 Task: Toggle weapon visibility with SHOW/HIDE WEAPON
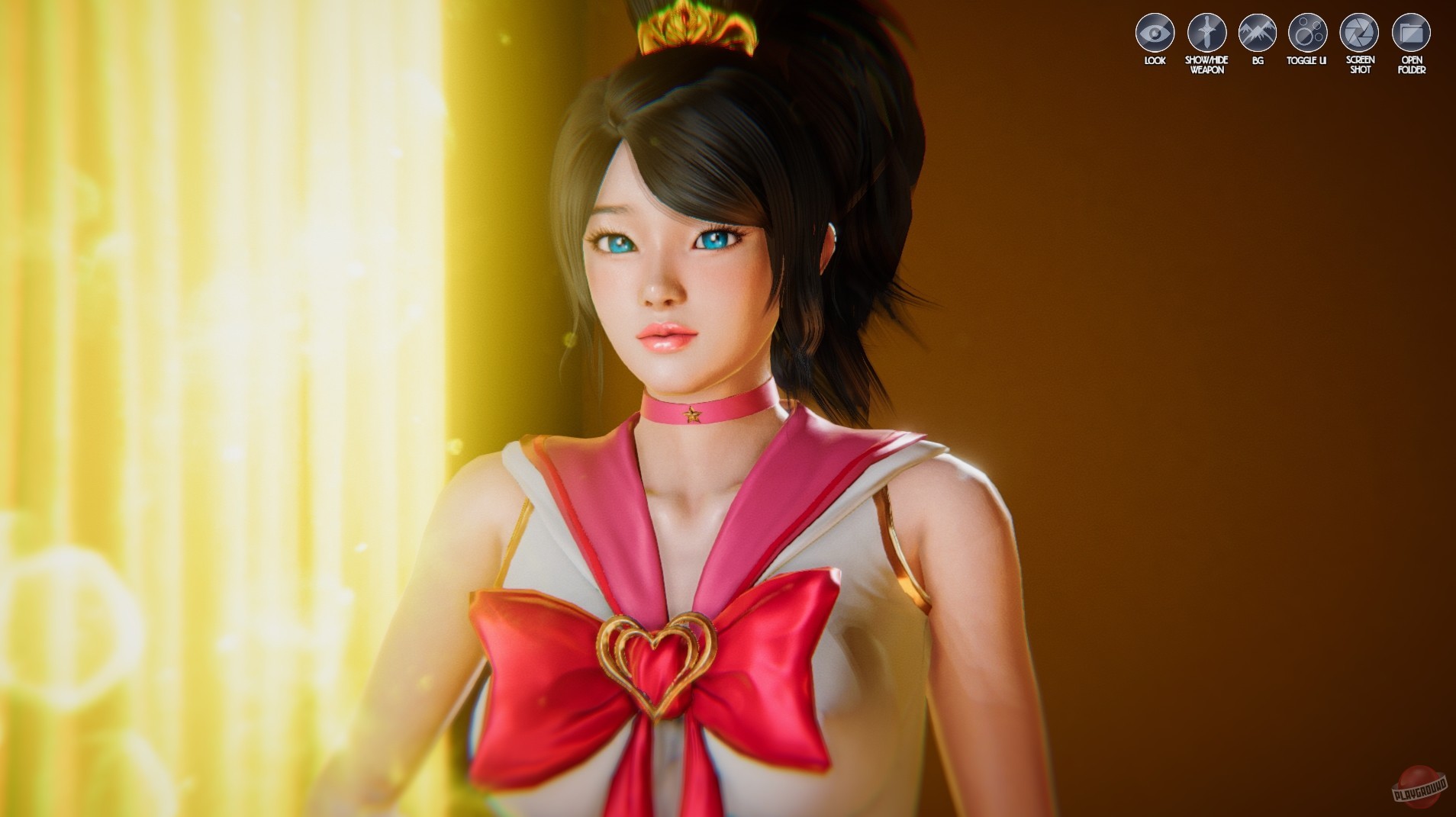coord(1206,33)
